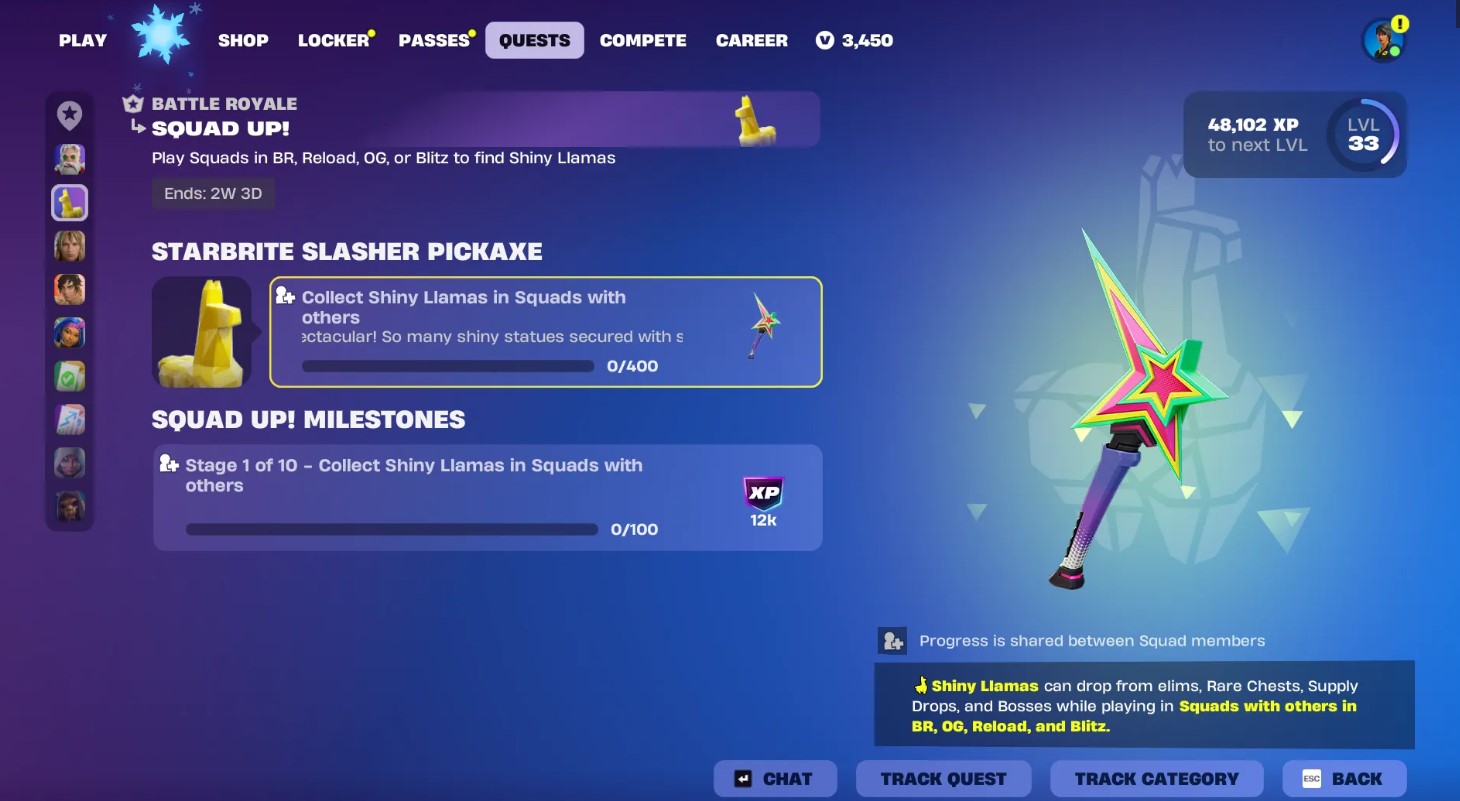Screen dimensions: 1460x801
Task: Select the yellow llama Squad Up category
Action: (x=70, y=203)
